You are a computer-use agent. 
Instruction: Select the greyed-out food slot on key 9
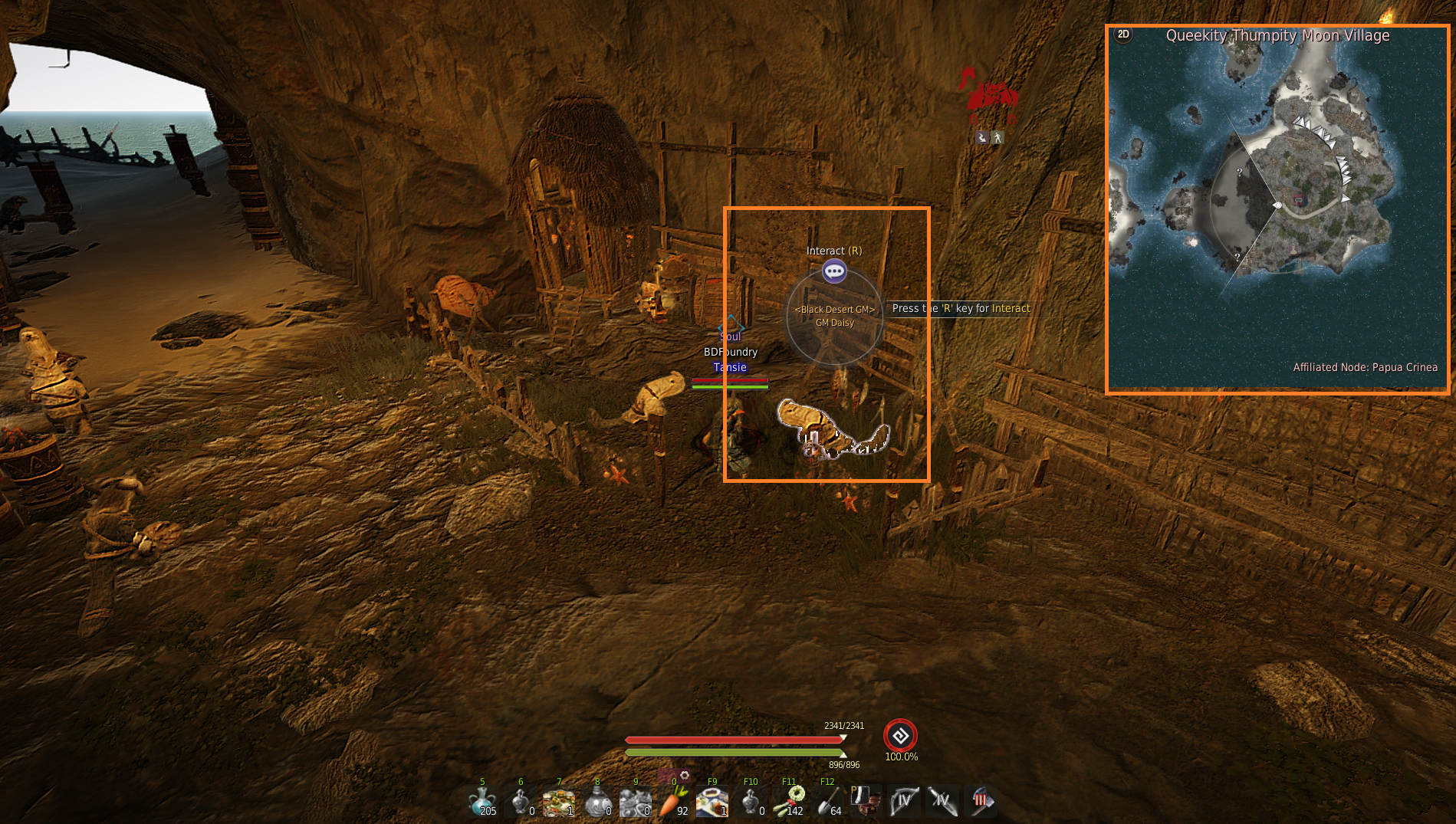pos(636,802)
